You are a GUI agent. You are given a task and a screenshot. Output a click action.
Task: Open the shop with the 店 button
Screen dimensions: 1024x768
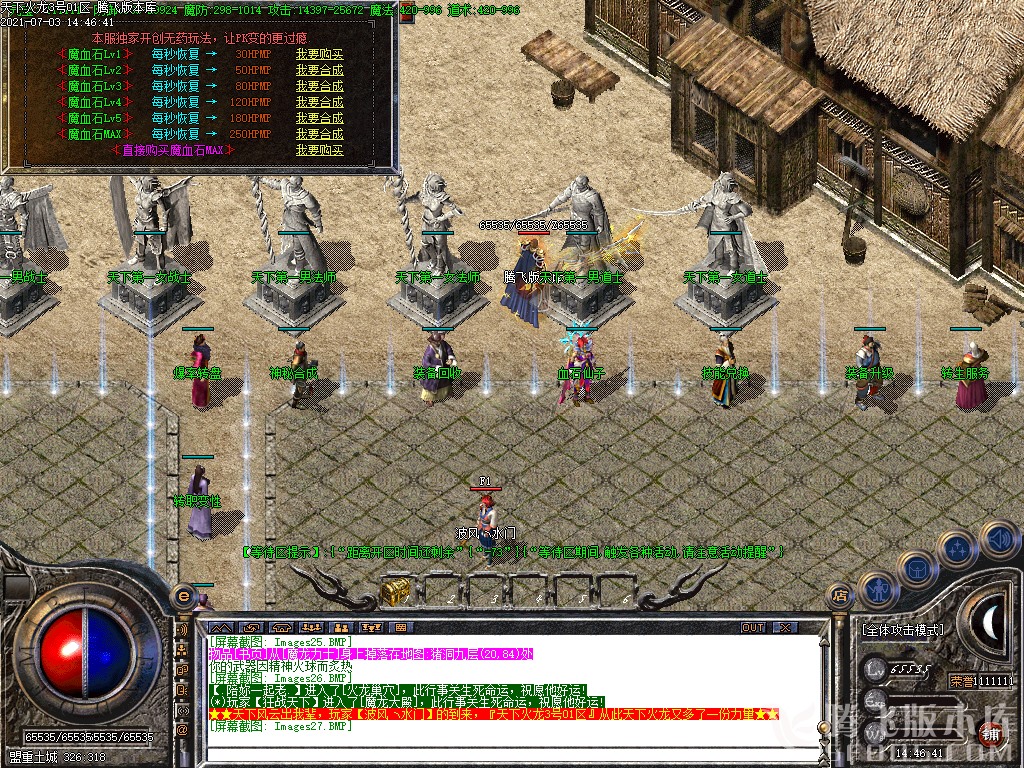click(x=840, y=596)
